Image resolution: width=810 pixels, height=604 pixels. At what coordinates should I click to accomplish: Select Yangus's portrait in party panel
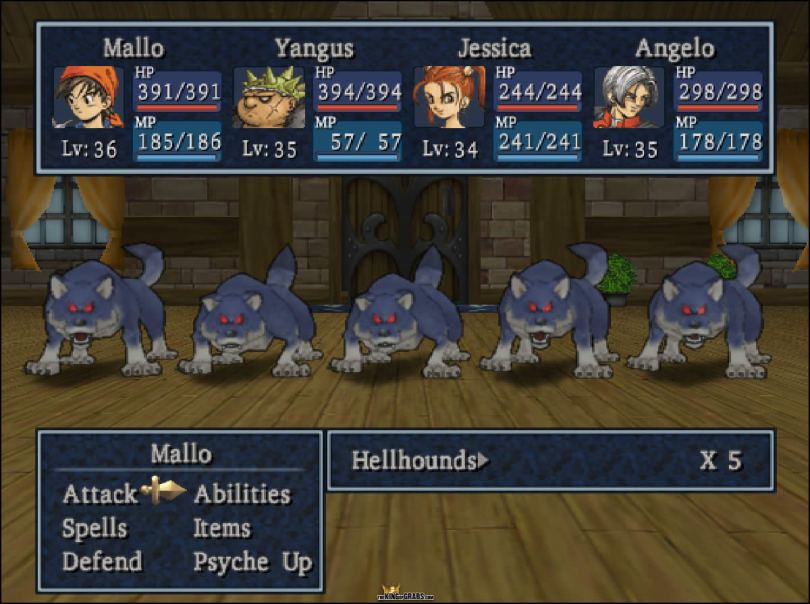click(x=269, y=98)
